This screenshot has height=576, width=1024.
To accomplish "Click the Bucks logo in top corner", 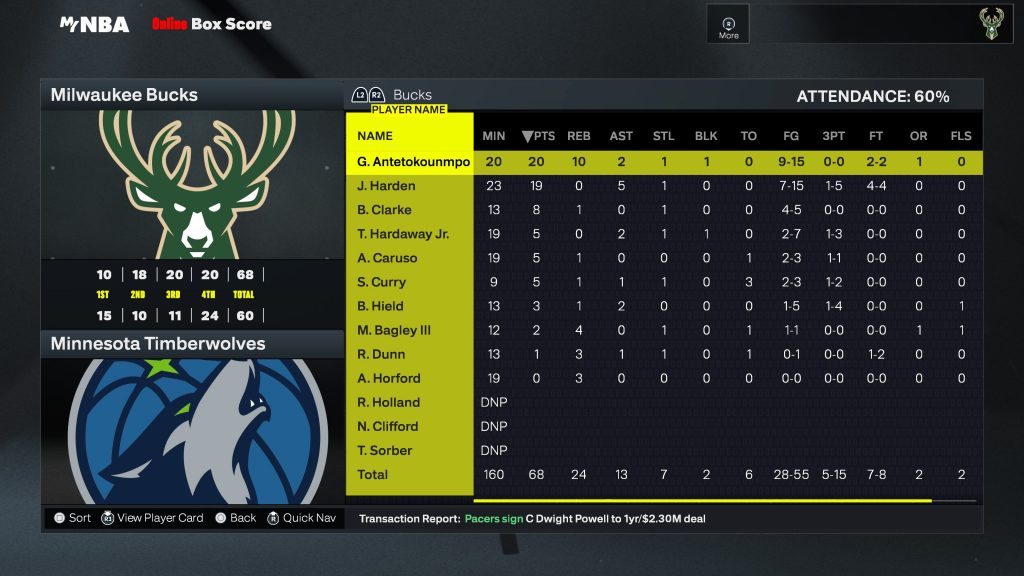I will pyautogui.click(x=989, y=25).
